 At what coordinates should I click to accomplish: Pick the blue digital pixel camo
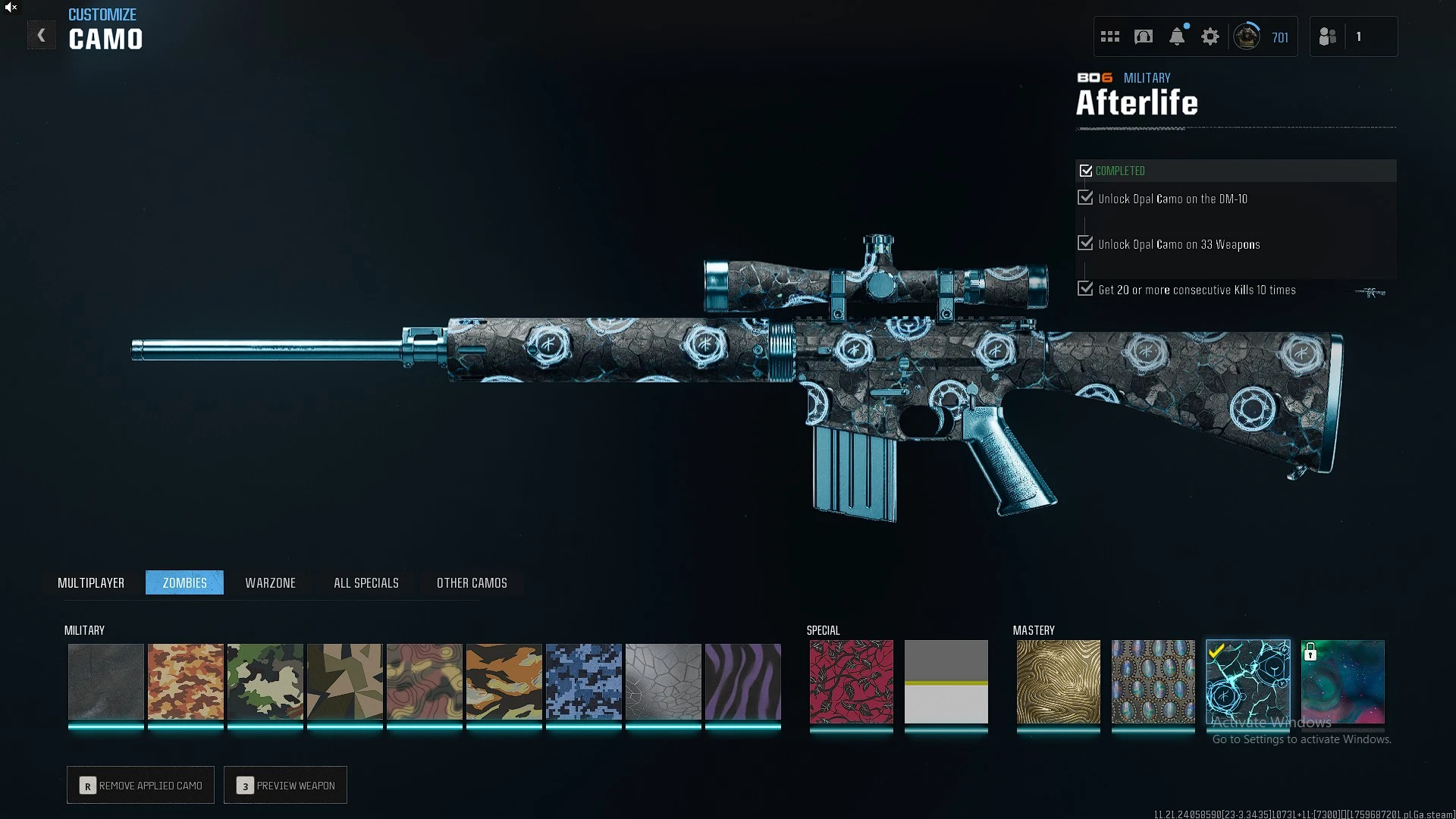point(584,681)
